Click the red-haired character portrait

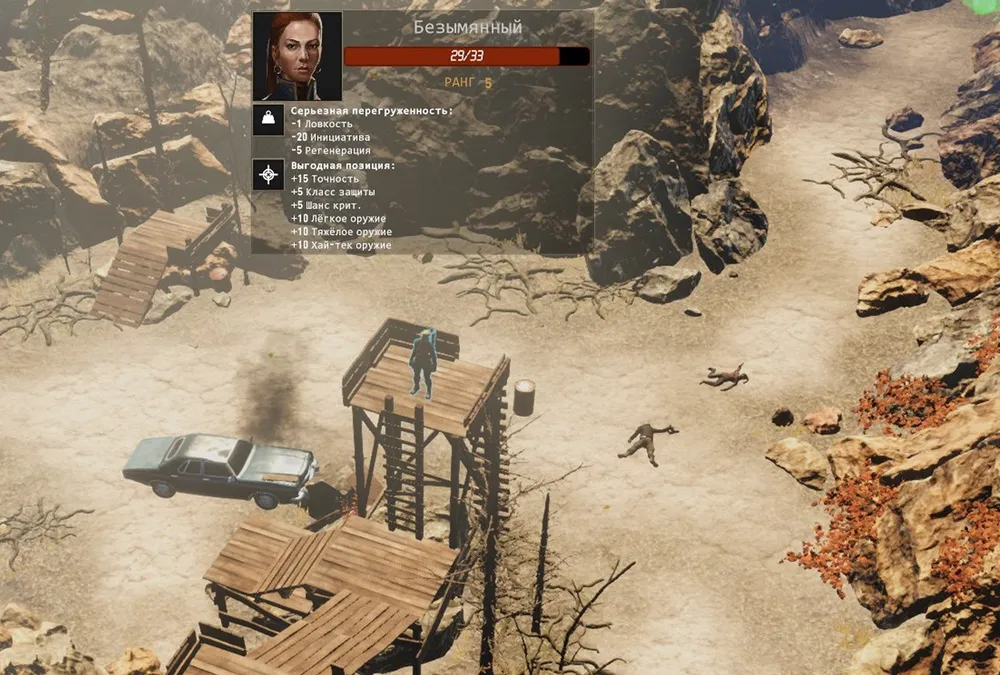click(x=297, y=55)
